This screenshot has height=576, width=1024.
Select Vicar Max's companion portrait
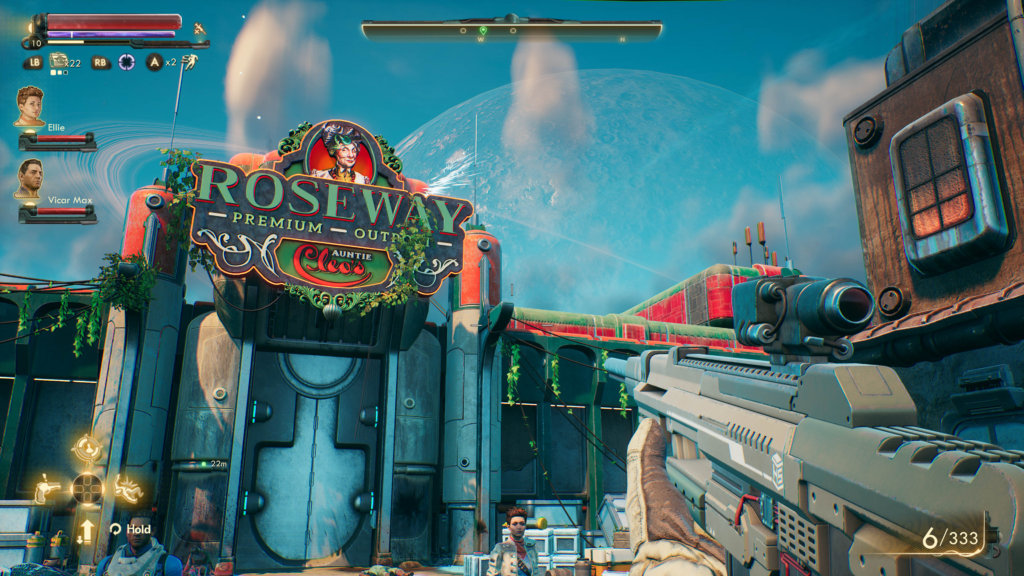pos(29,177)
